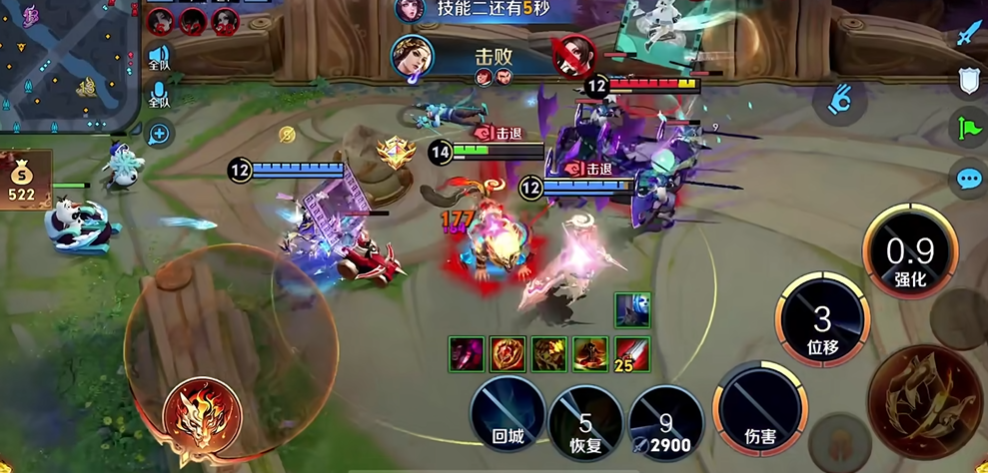Open the shop via the gold pouch
The image size is (988, 473).
click(24, 180)
